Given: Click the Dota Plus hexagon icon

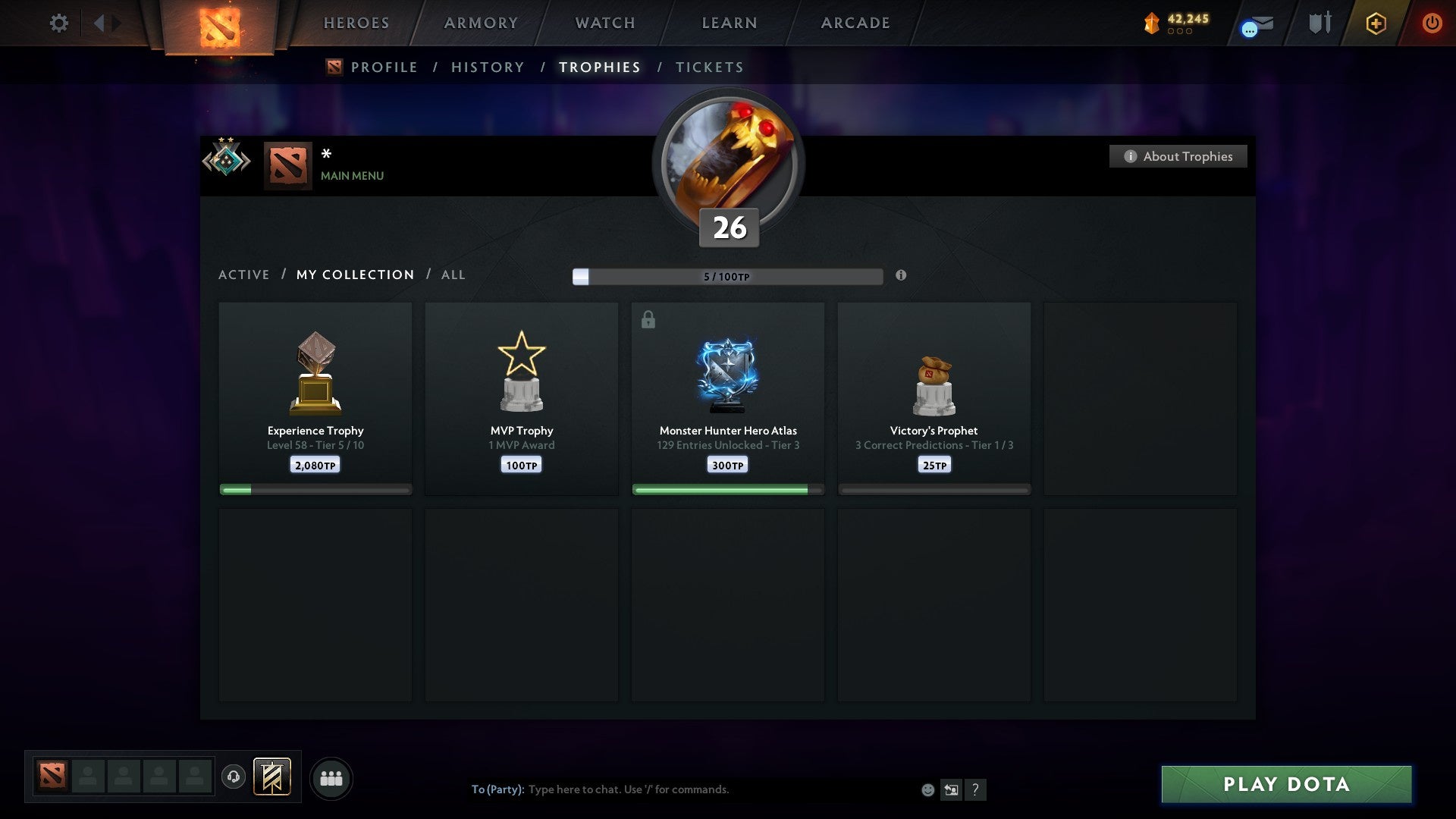Looking at the screenshot, I should click(1376, 23).
